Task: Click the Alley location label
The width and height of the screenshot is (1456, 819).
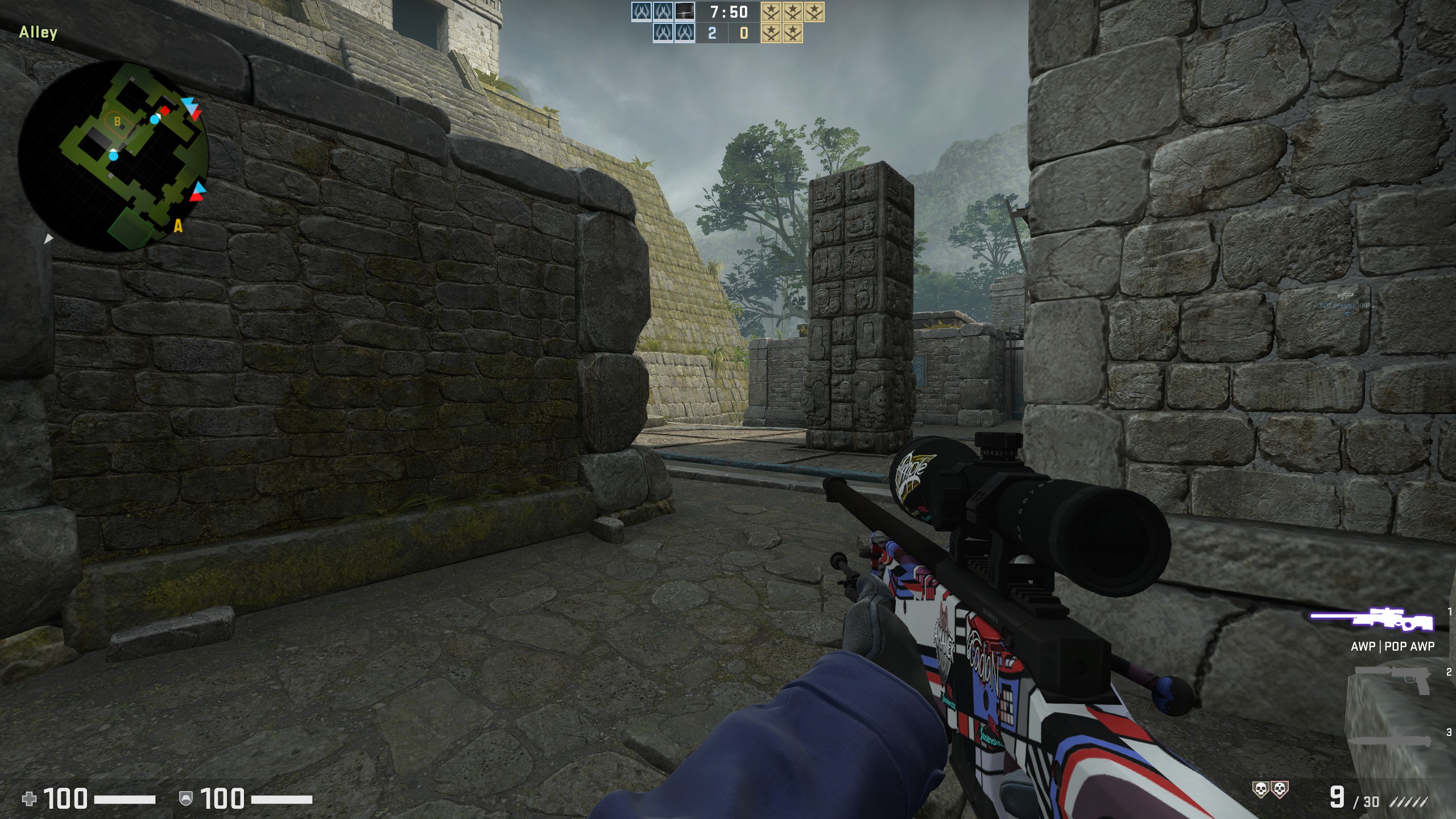Action: click(38, 32)
